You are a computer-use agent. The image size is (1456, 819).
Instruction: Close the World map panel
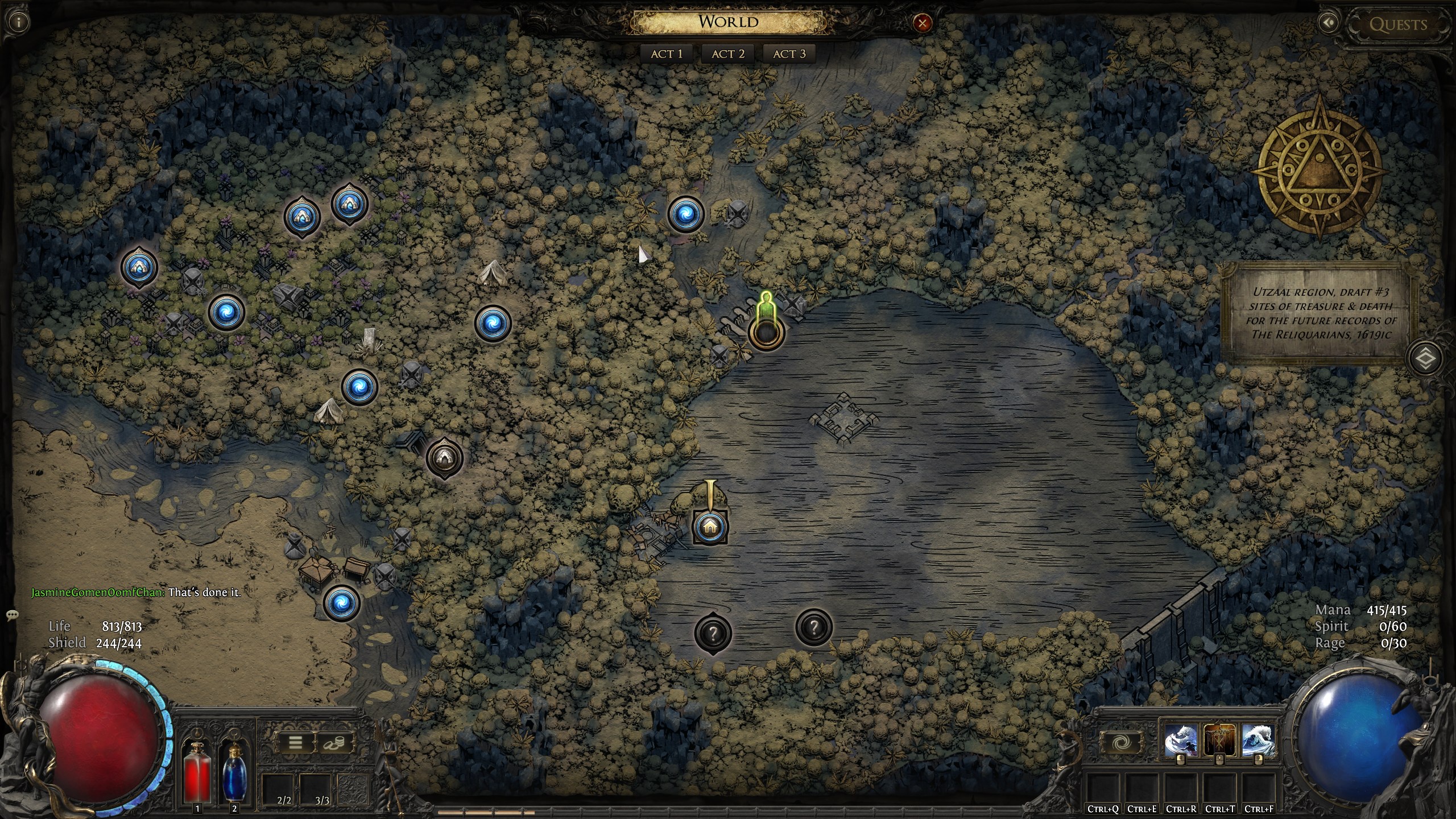click(922, 23)
